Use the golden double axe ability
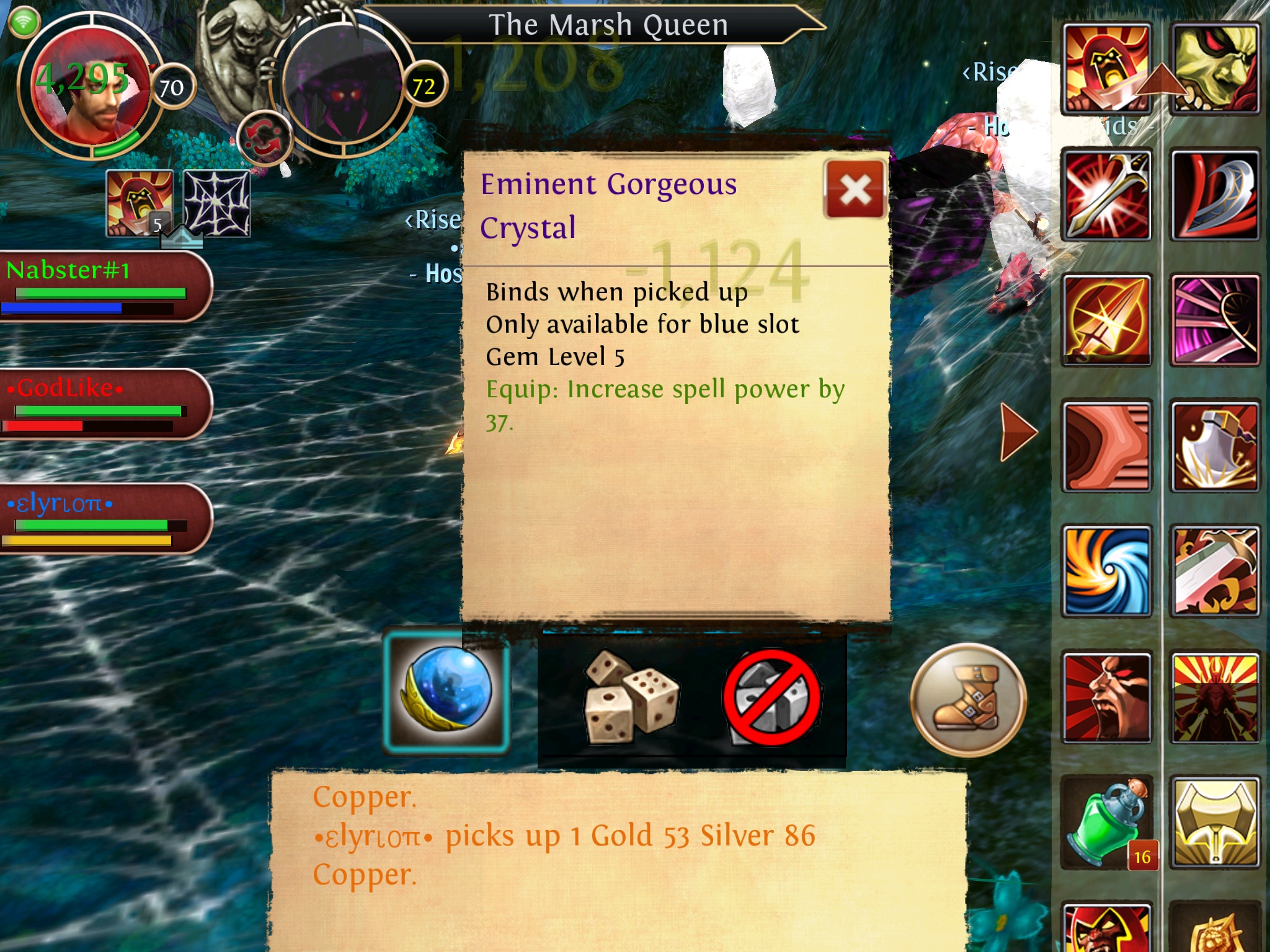 1214,822
